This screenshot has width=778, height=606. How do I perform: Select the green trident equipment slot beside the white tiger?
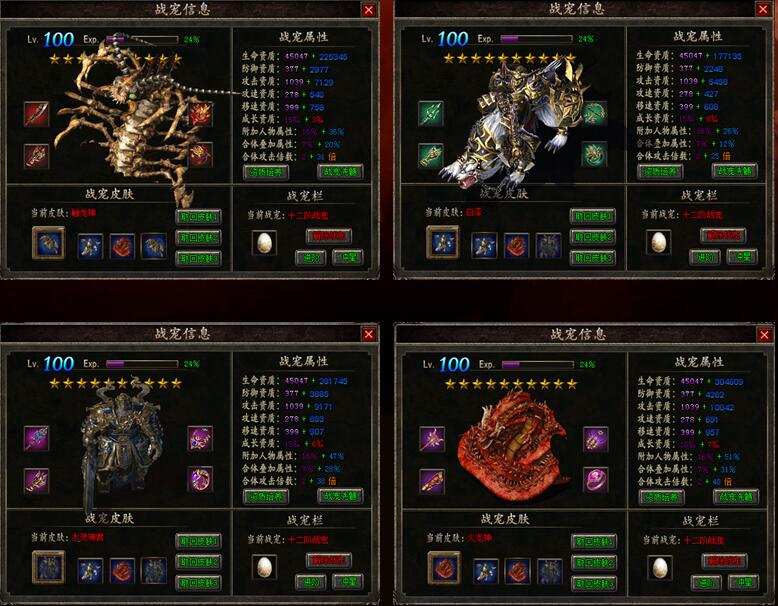[430, 113]
